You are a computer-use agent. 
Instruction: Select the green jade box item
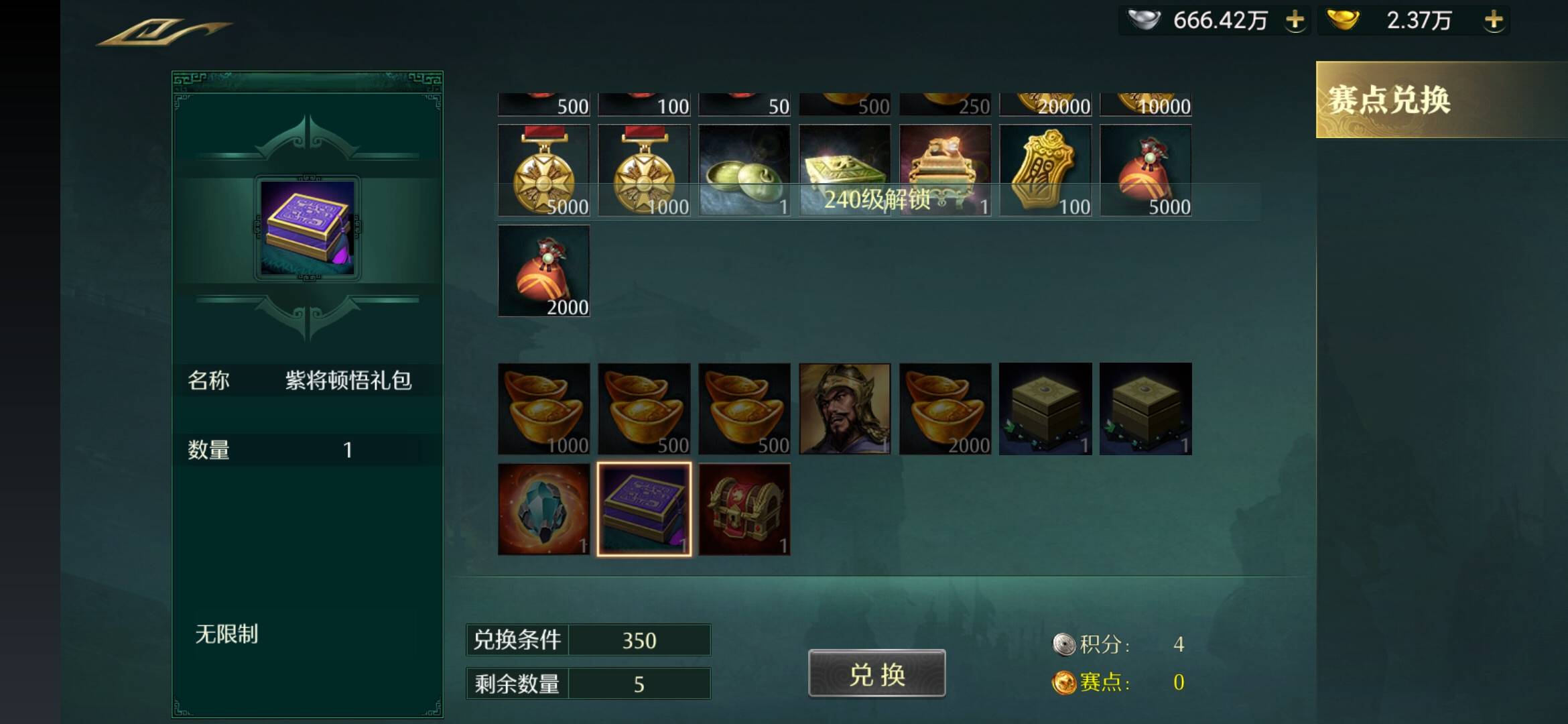[x=744, y=170]
